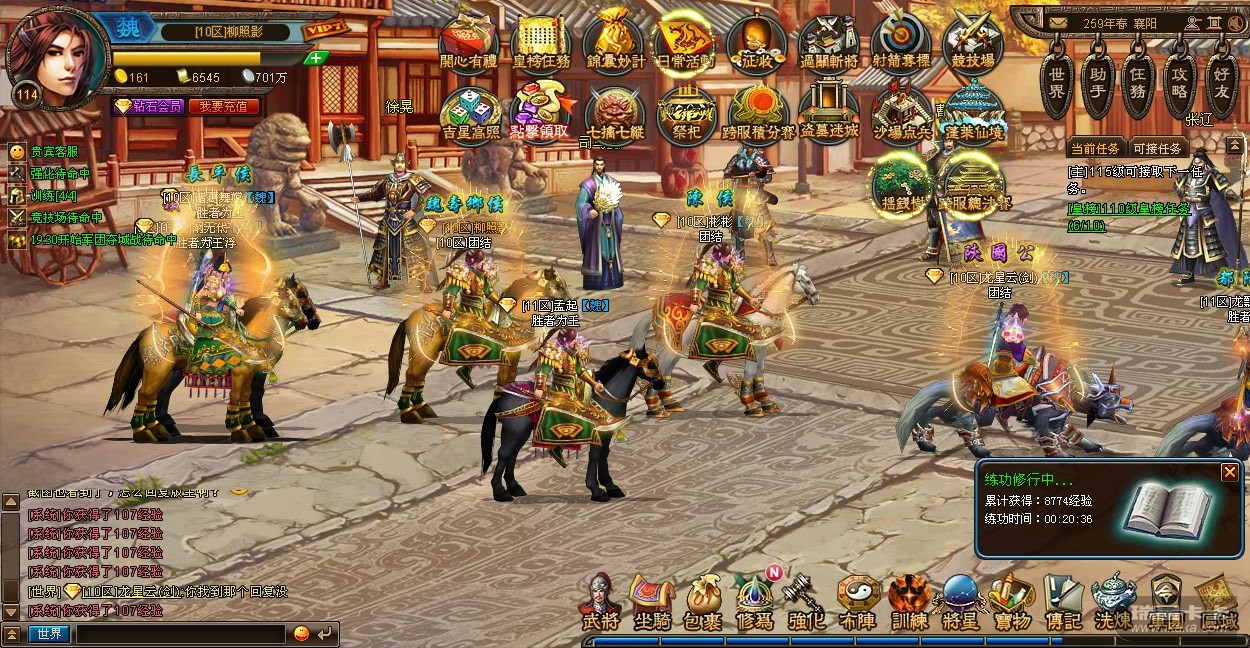Image resolution: width=1250 pixels, height=648 pixels.
Task: Open the 布阵 formation menu
Action: [858, 603]
